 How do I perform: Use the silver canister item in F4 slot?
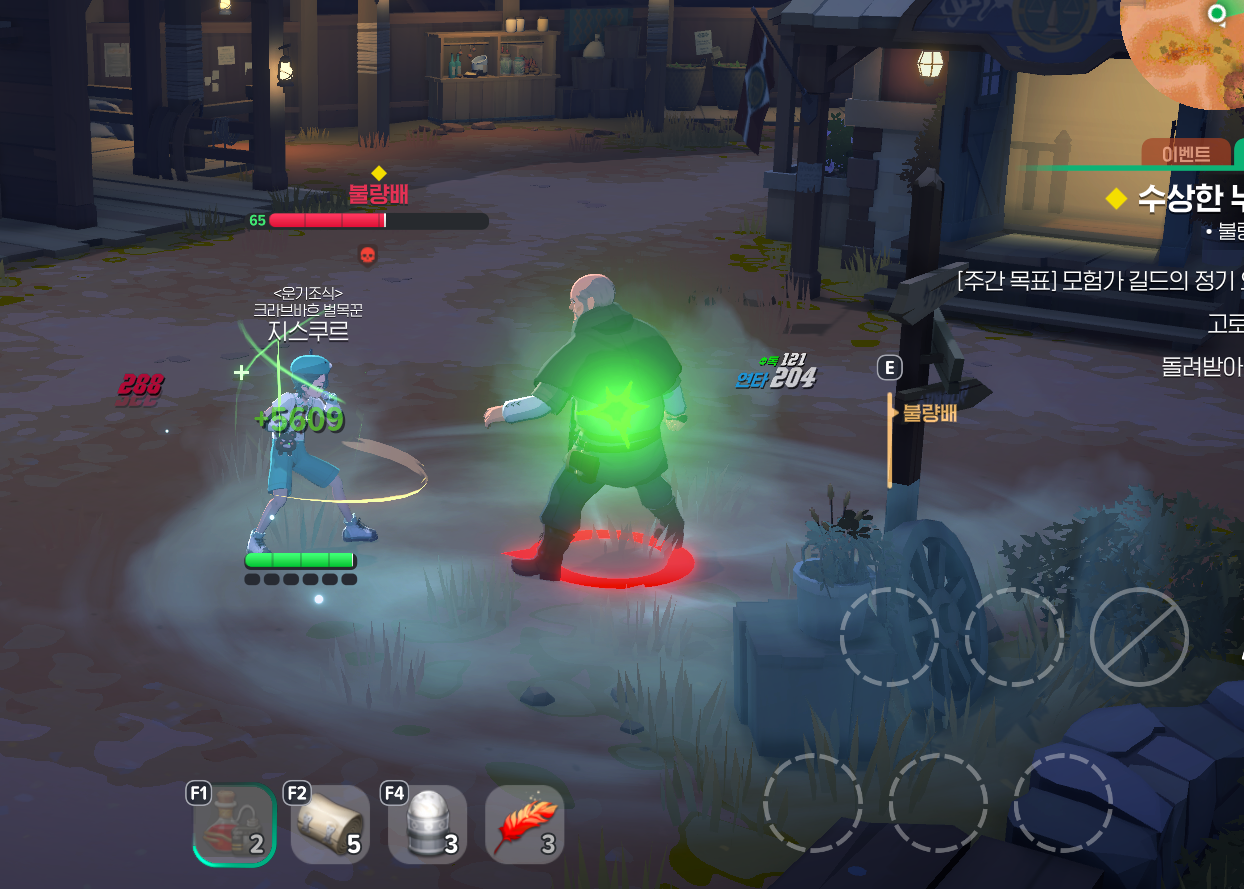[x=428, y=825]
